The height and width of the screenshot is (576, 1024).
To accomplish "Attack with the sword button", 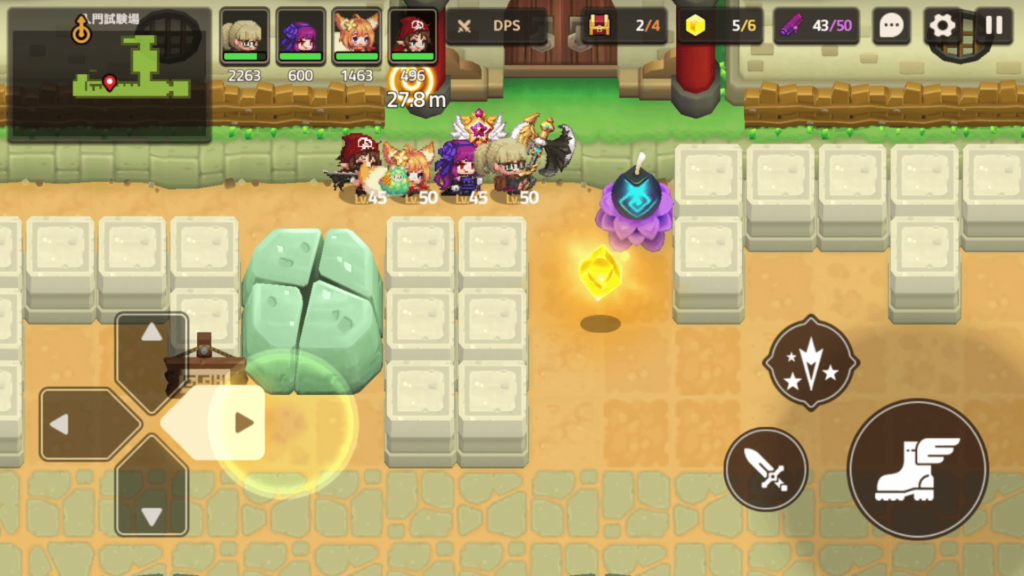I will (766, 469).
